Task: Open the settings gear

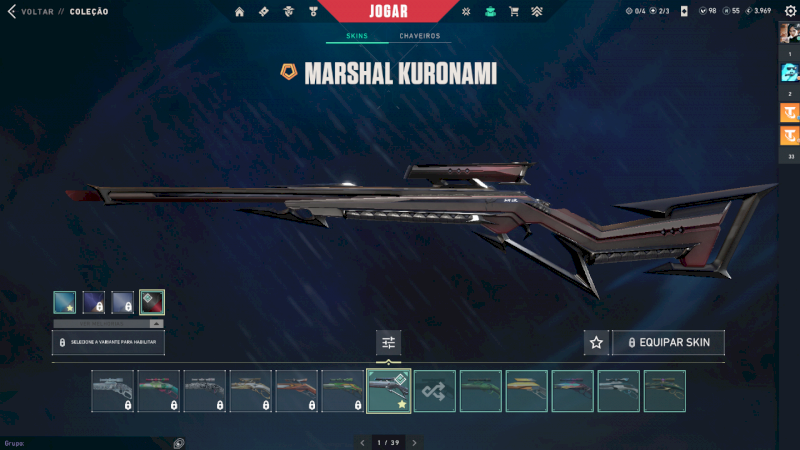Action: (789, 11)
